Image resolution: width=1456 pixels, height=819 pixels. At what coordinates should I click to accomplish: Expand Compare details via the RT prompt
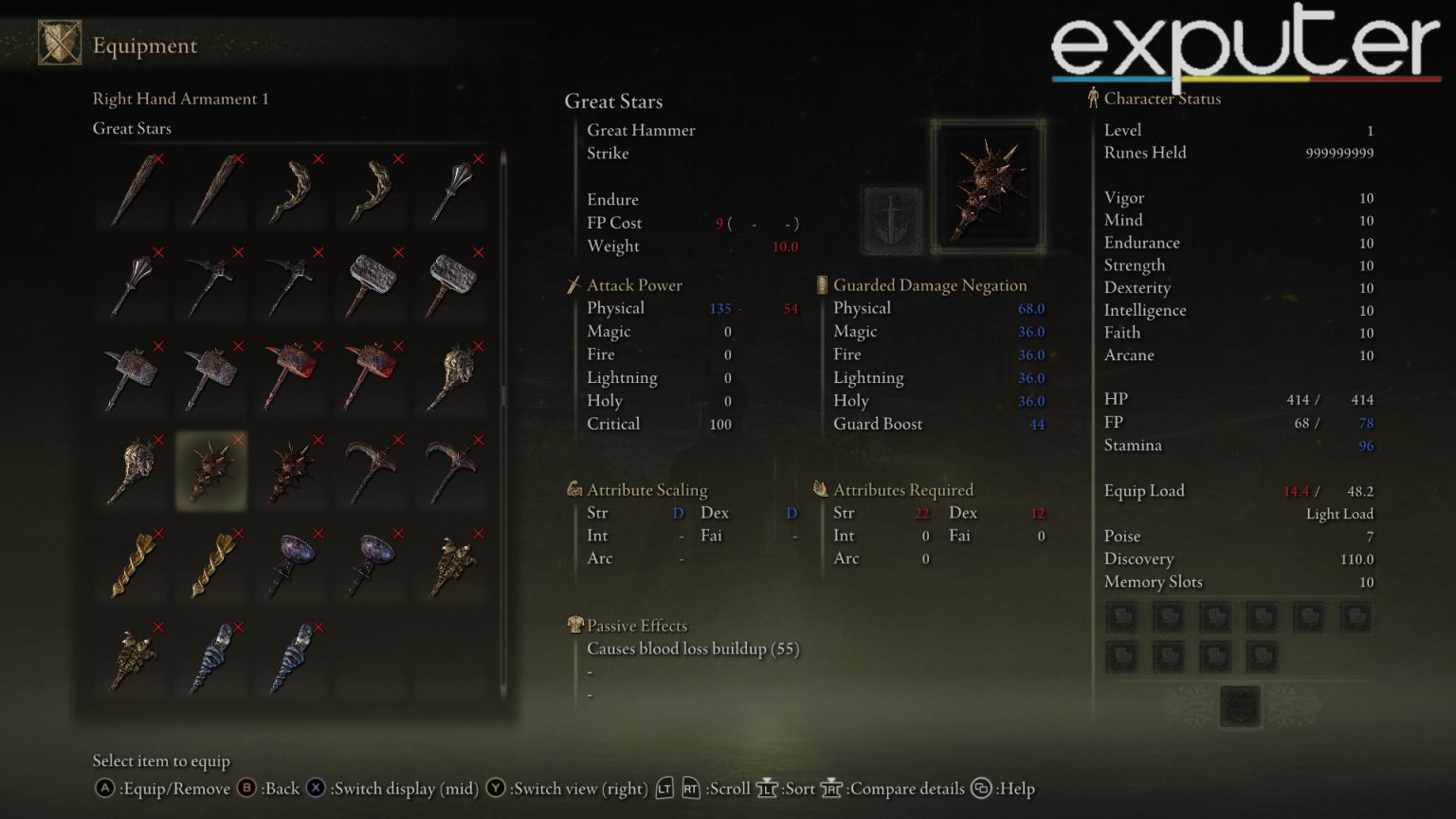point(830,788)
